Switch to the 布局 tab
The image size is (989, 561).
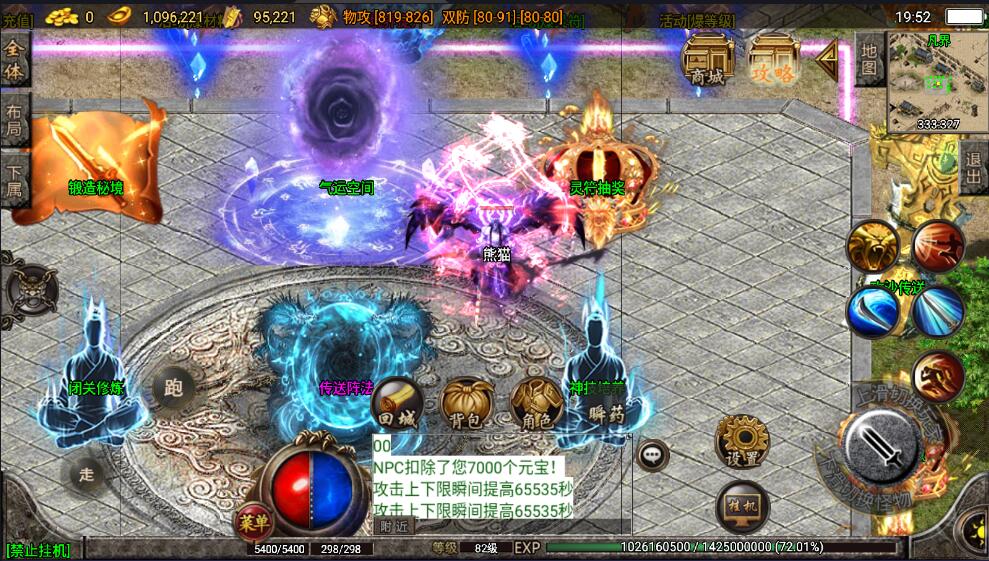tap(15, 121)
